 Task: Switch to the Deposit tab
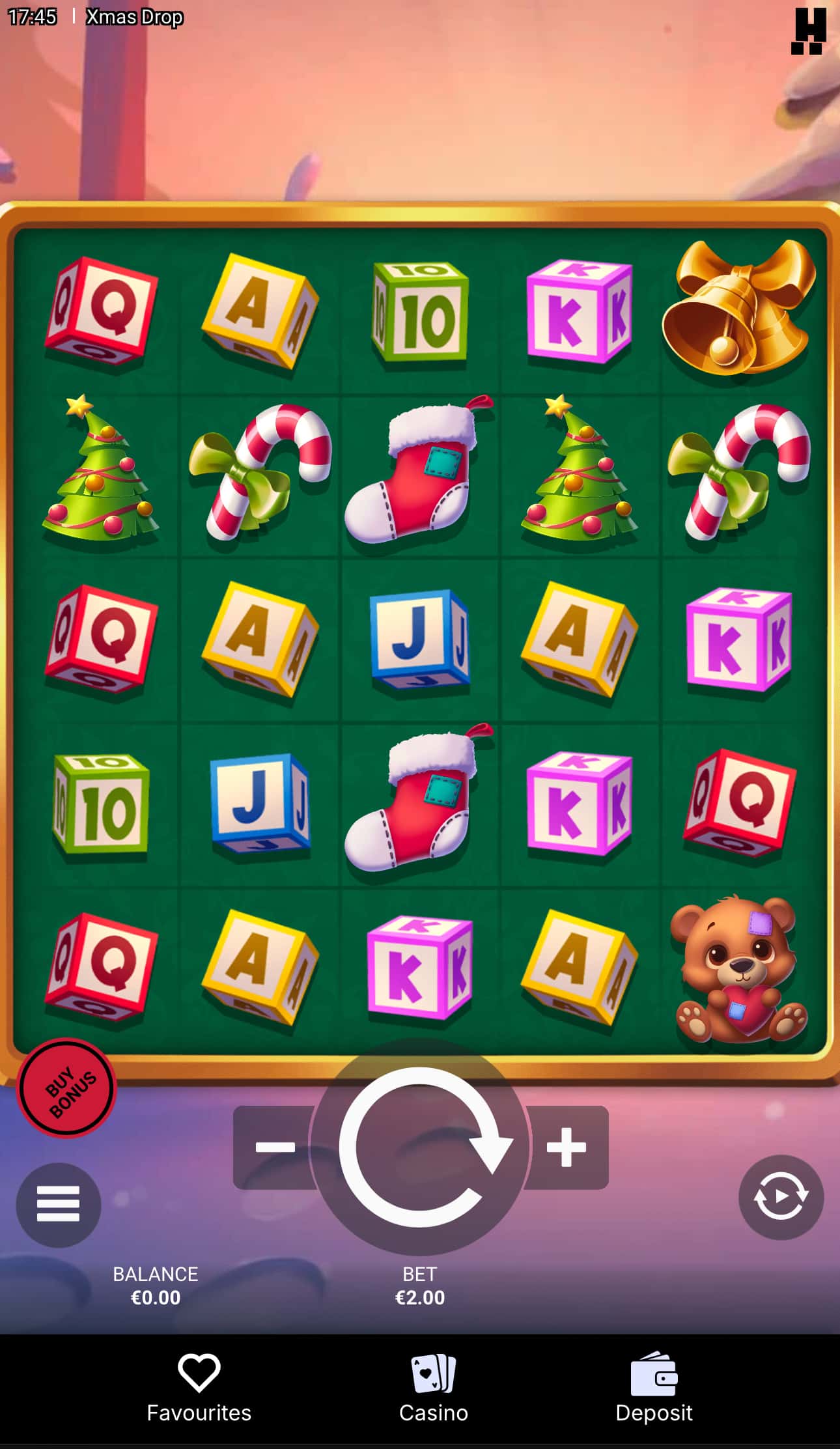coord(654,1394)
